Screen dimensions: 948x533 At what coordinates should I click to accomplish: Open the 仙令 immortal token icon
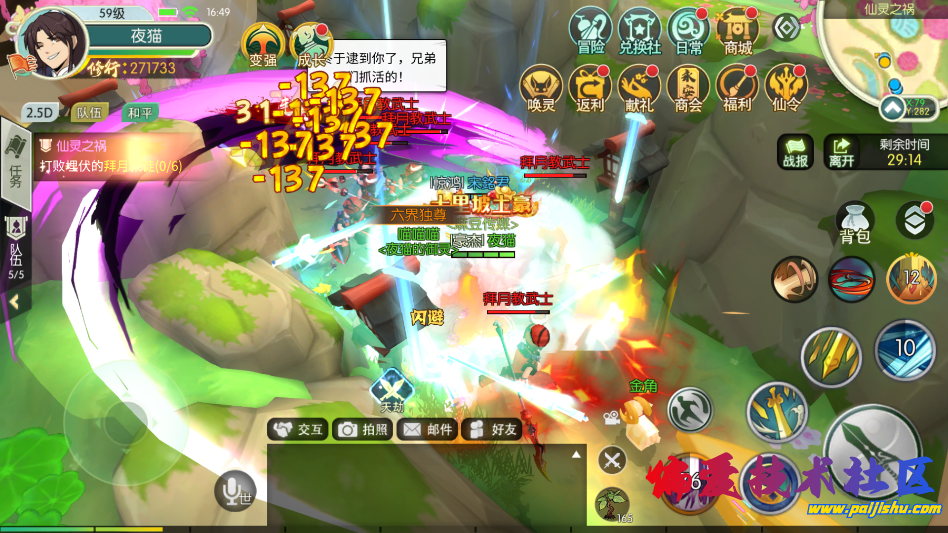coord(787,87)
